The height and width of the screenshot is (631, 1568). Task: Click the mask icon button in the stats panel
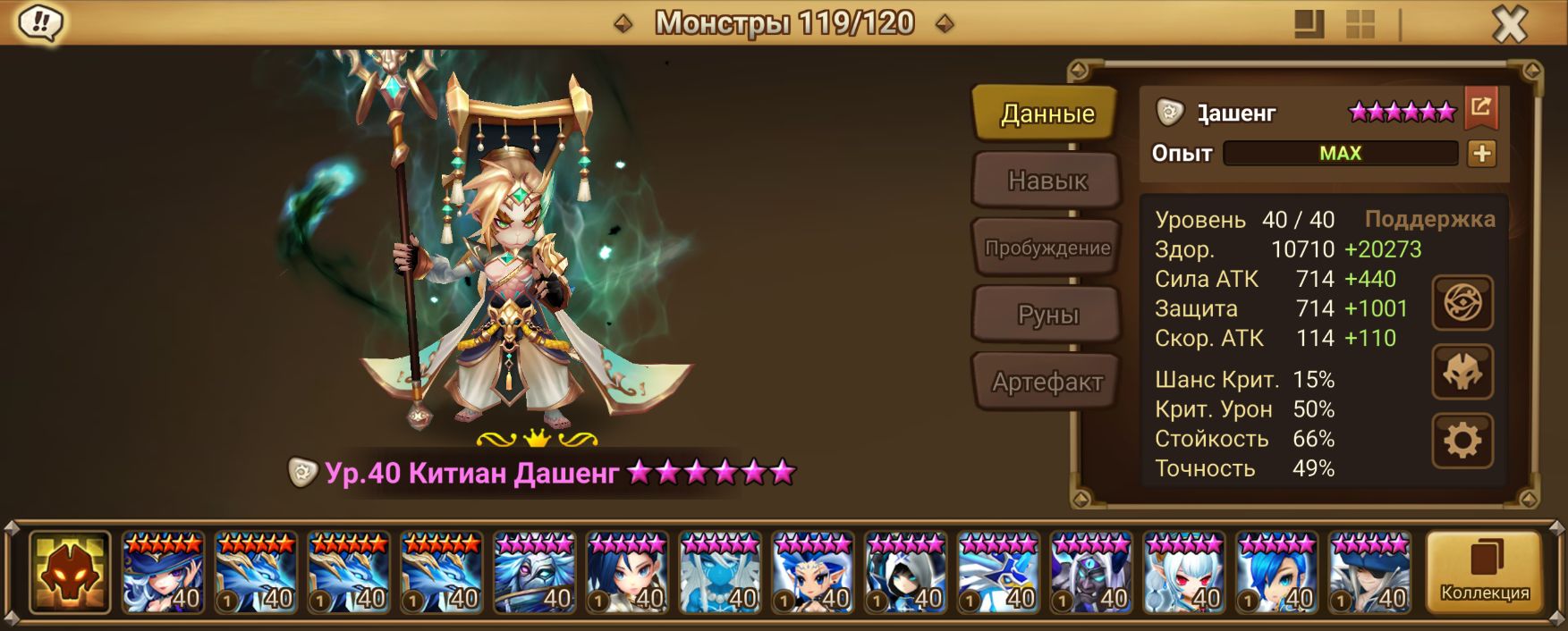pyautogui.click(x=1462, y=372)
